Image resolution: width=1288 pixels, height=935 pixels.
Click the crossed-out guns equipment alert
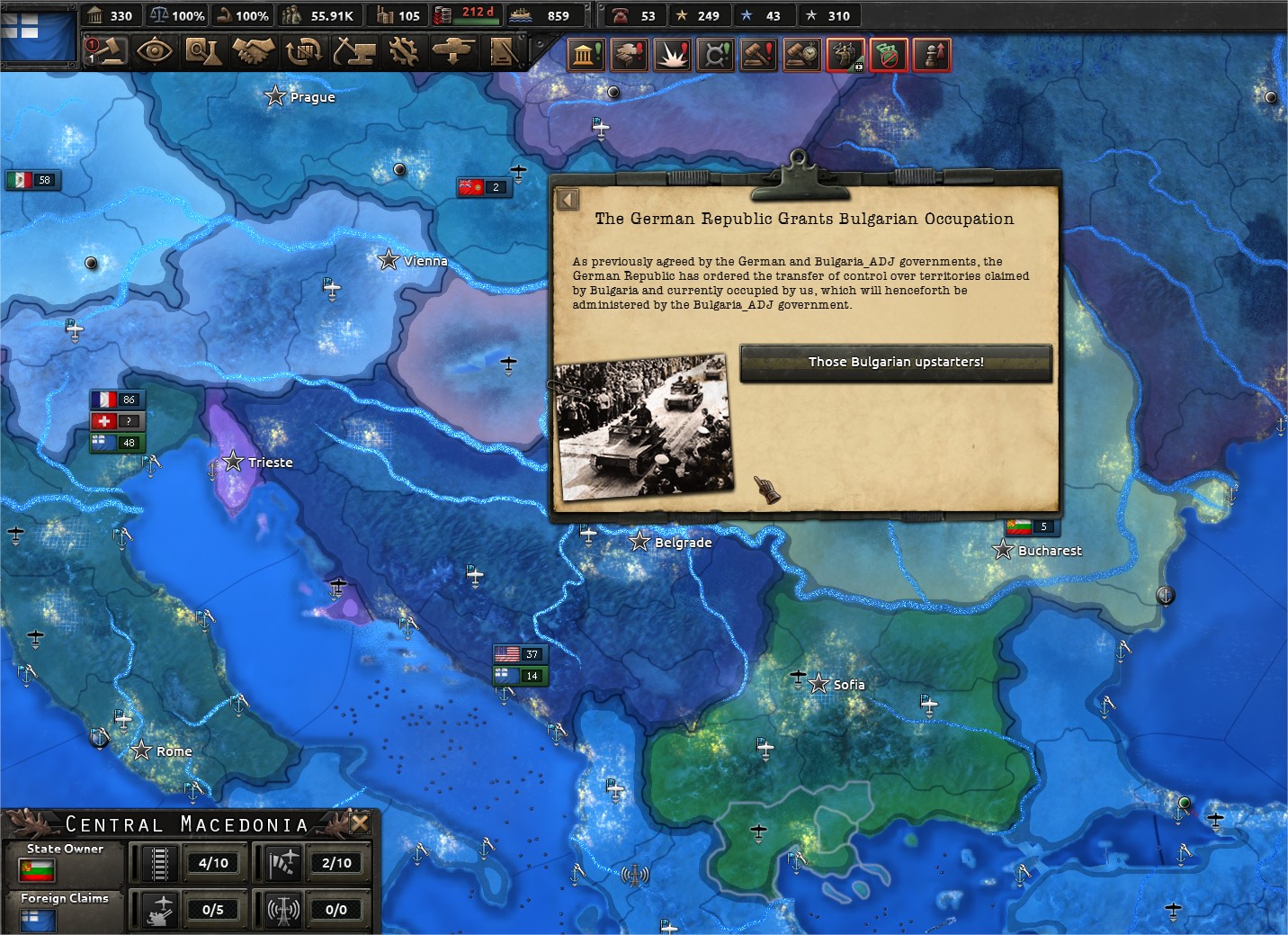[889, 54]
